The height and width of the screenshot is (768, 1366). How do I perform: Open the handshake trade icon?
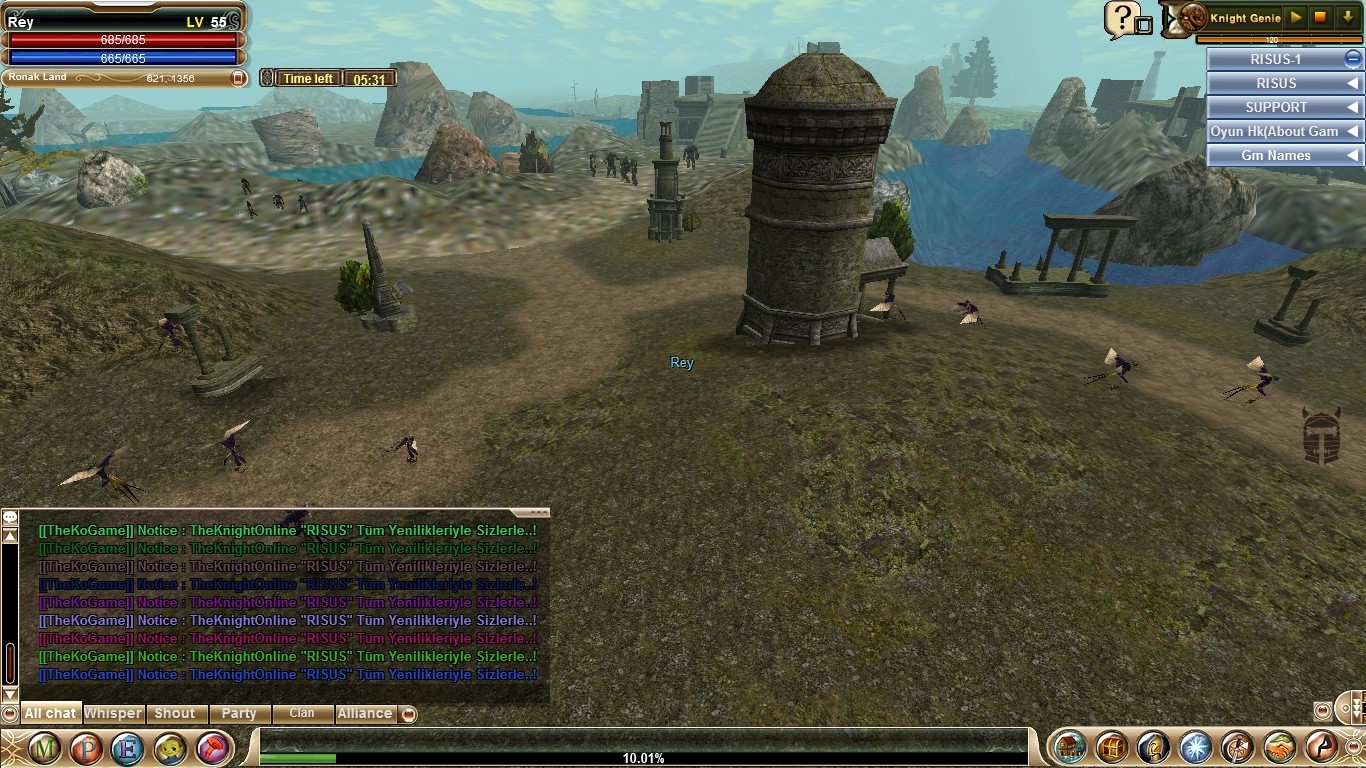pyautogui.click(x=1279, y=747)
